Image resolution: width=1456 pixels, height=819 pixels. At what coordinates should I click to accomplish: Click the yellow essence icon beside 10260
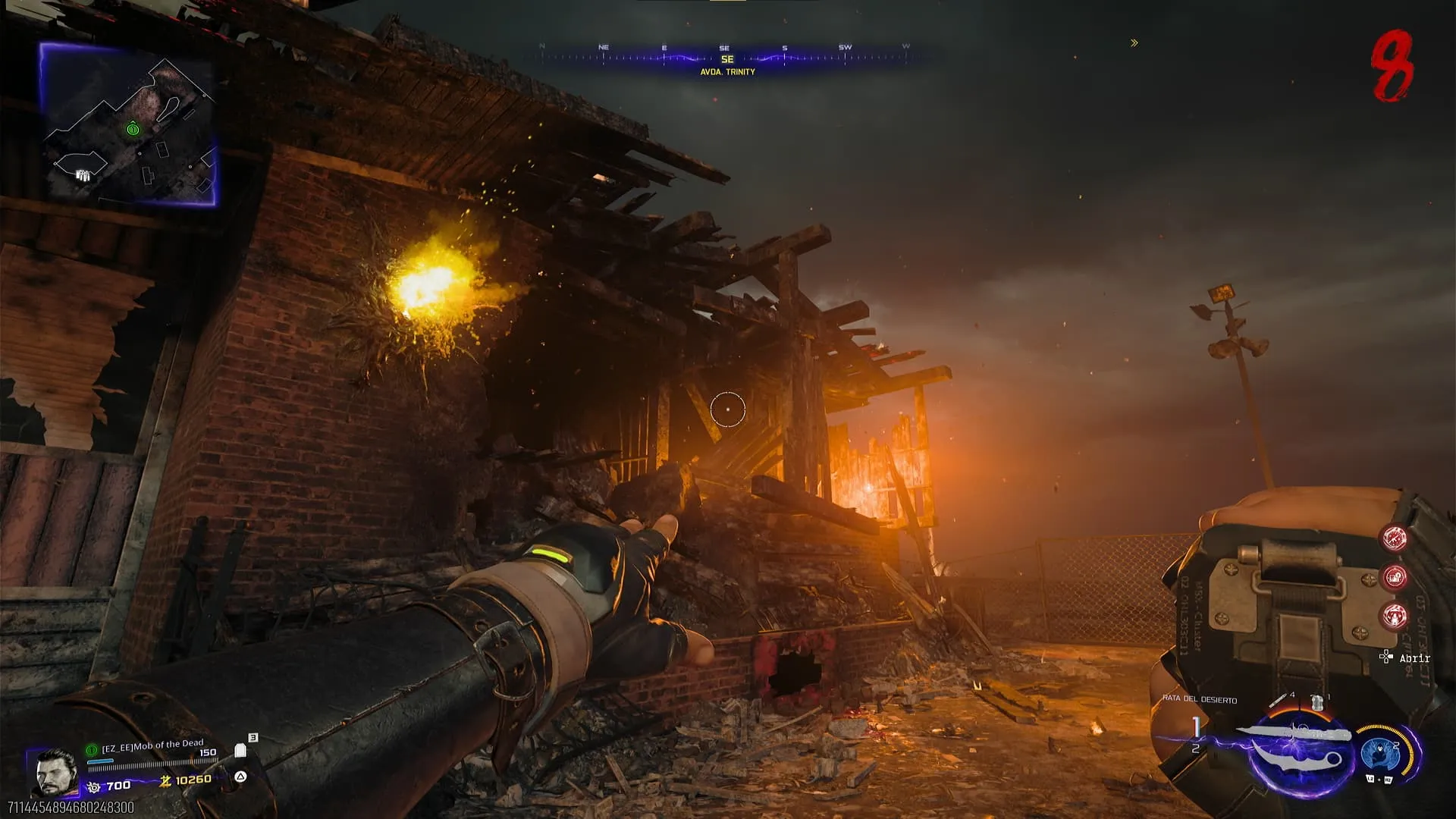pyautogui.click(x=165, y=781)
